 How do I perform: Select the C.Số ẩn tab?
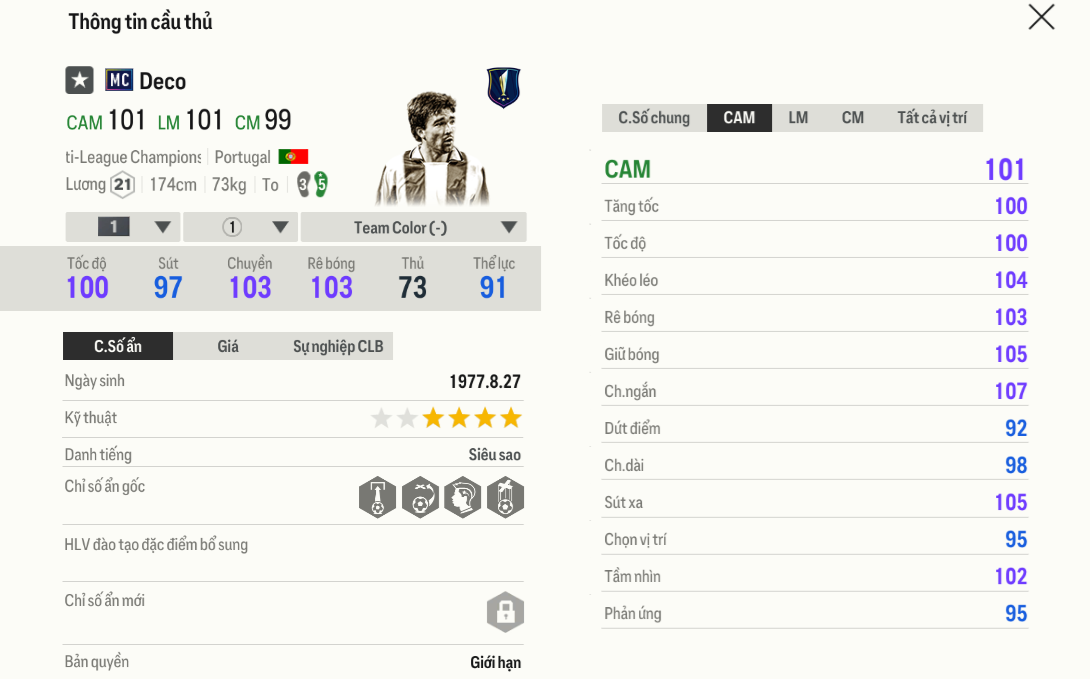pos(118,347)
